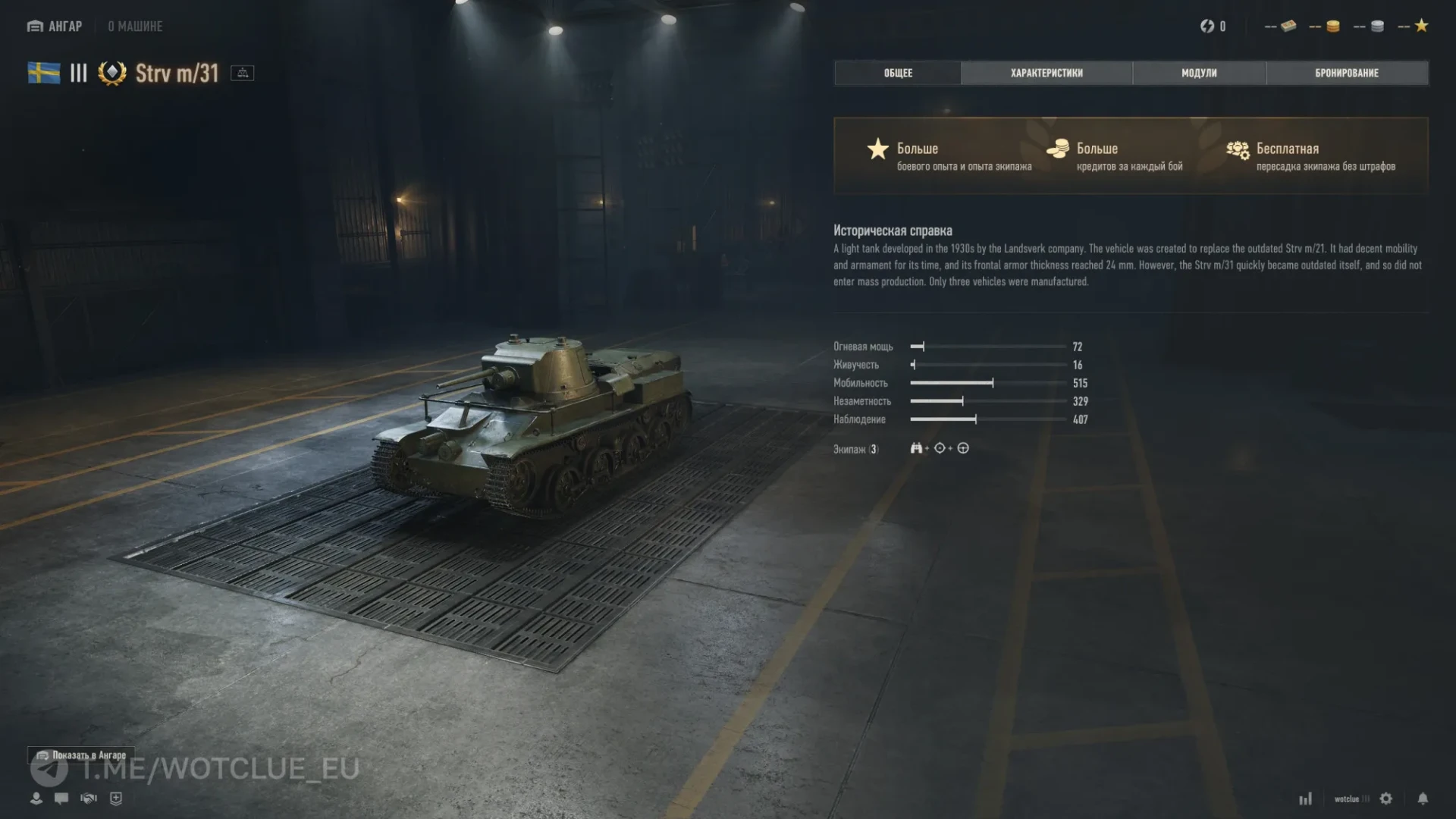This screenshot has width=1456, height=819.
Task: Return to the Ангар screen
Action: point(55,27)
